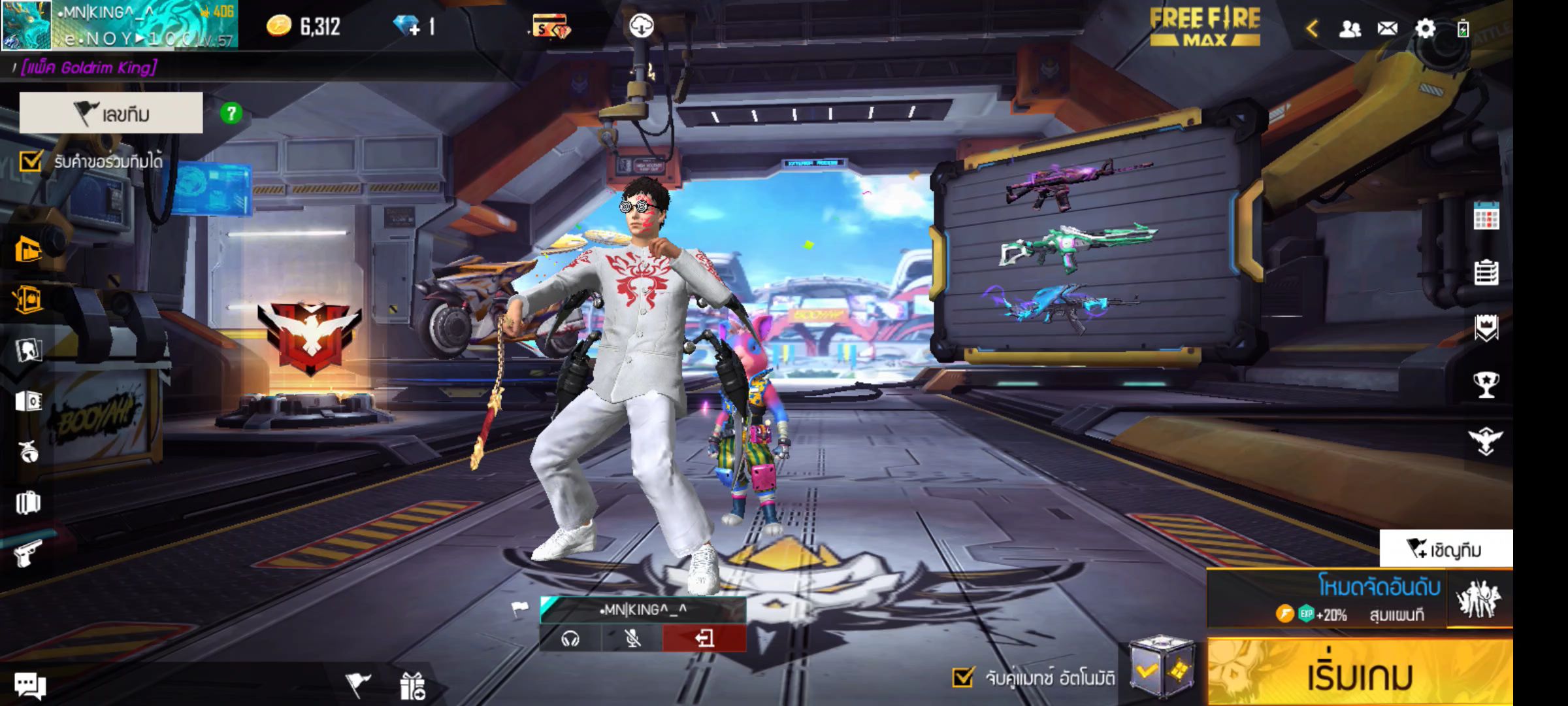Open the trophy leaderboard icon
Viewport: 1568px width, 706px height.
point(1486,384)
